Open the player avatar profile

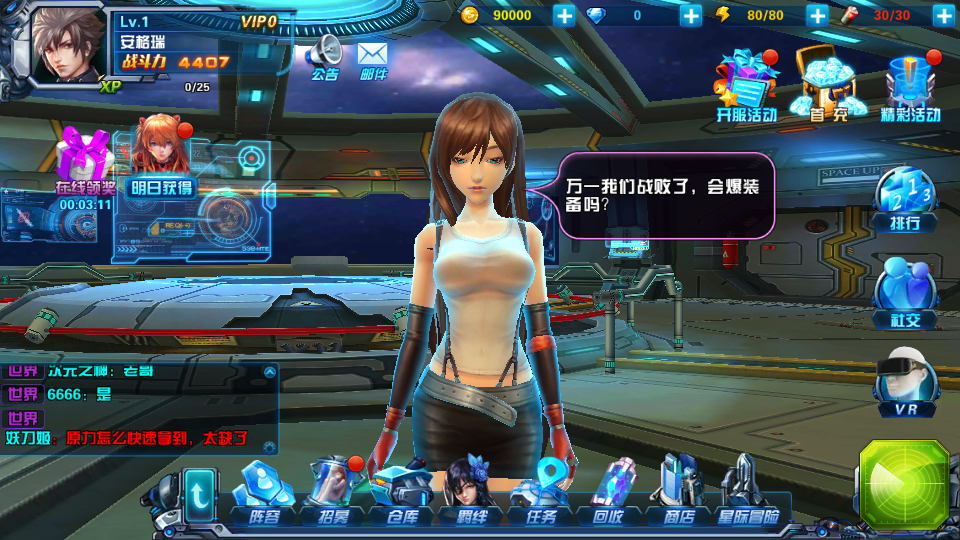[68, 47]
